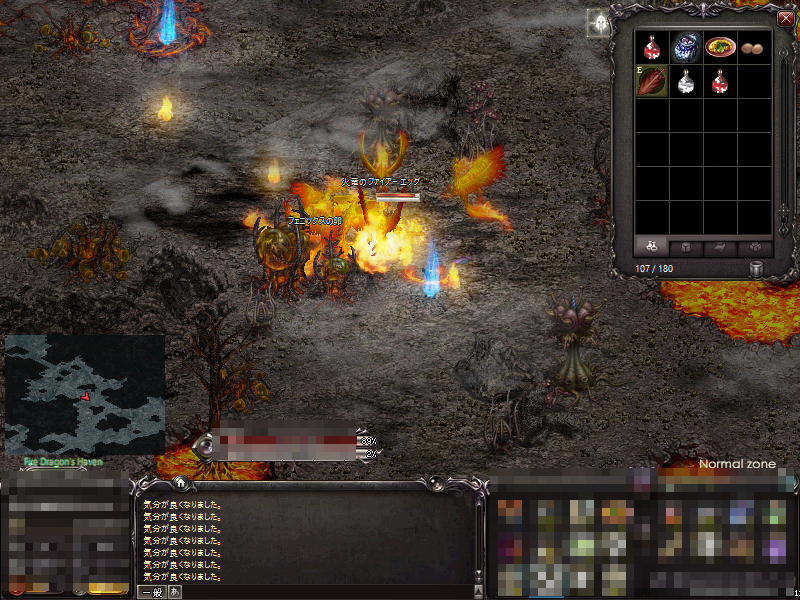The image size is (800, 600).
Task: Select the two eggs item slot
Action: [x=752, y=47]
